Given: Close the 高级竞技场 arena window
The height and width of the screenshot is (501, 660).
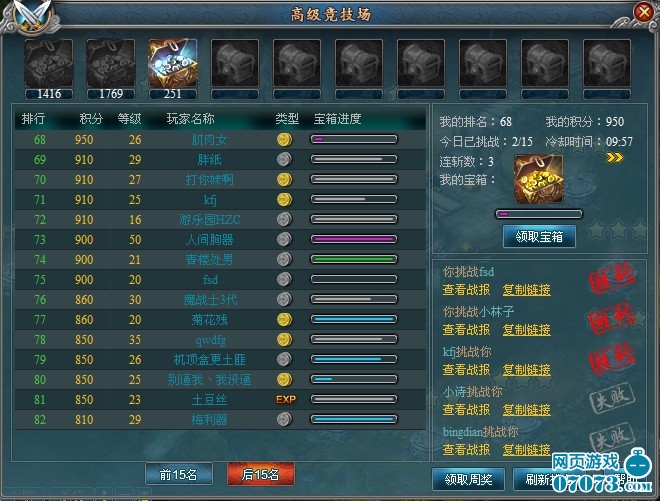Looking at the screenshot, I should pos(643,12).
